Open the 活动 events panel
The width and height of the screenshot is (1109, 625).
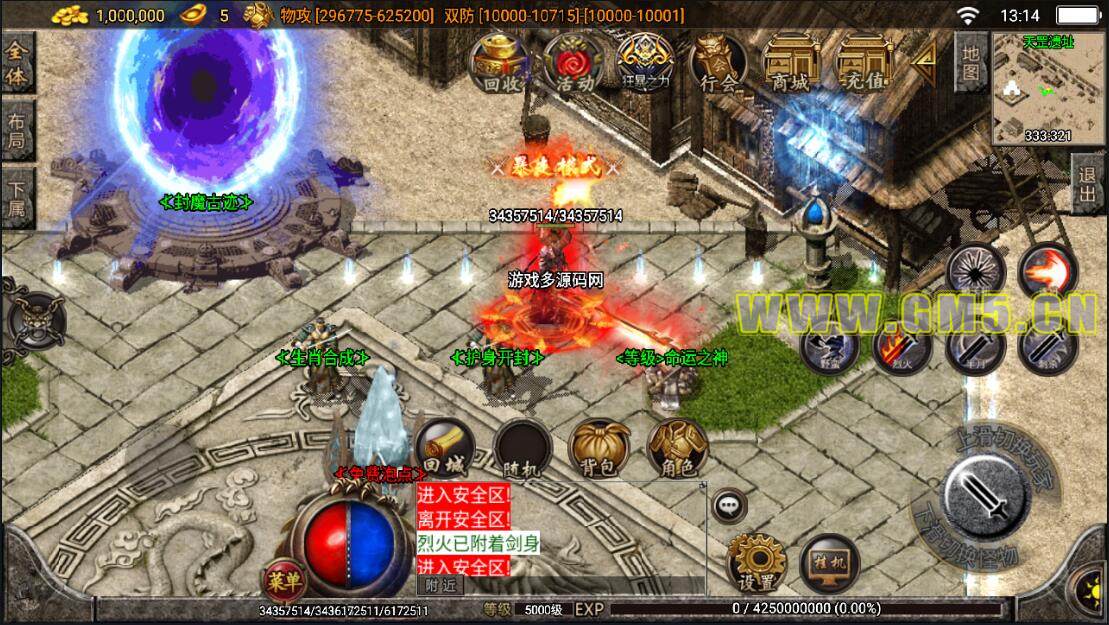pos(575,62)
